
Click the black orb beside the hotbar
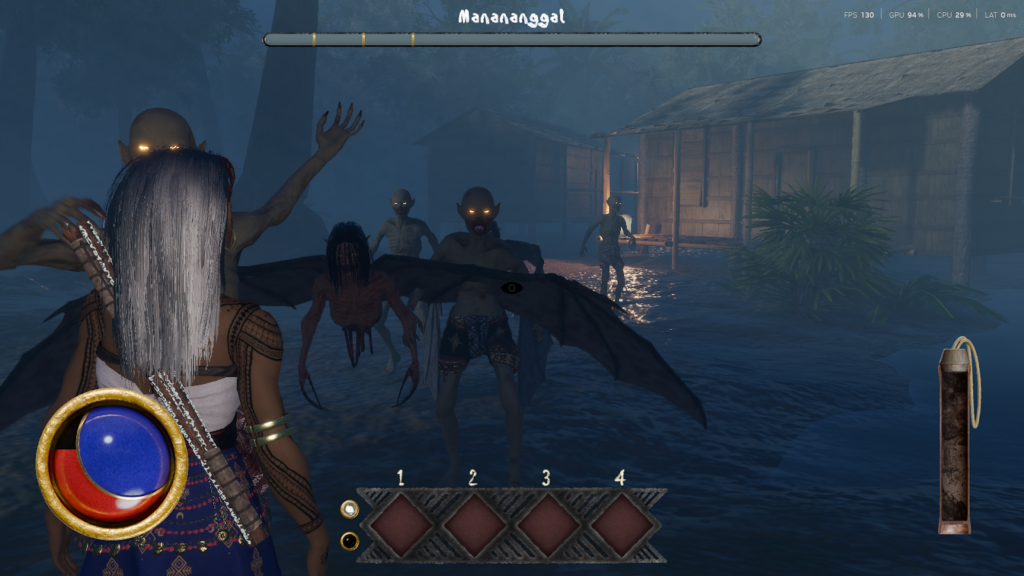pyautogui.click(x=349, y=541)
